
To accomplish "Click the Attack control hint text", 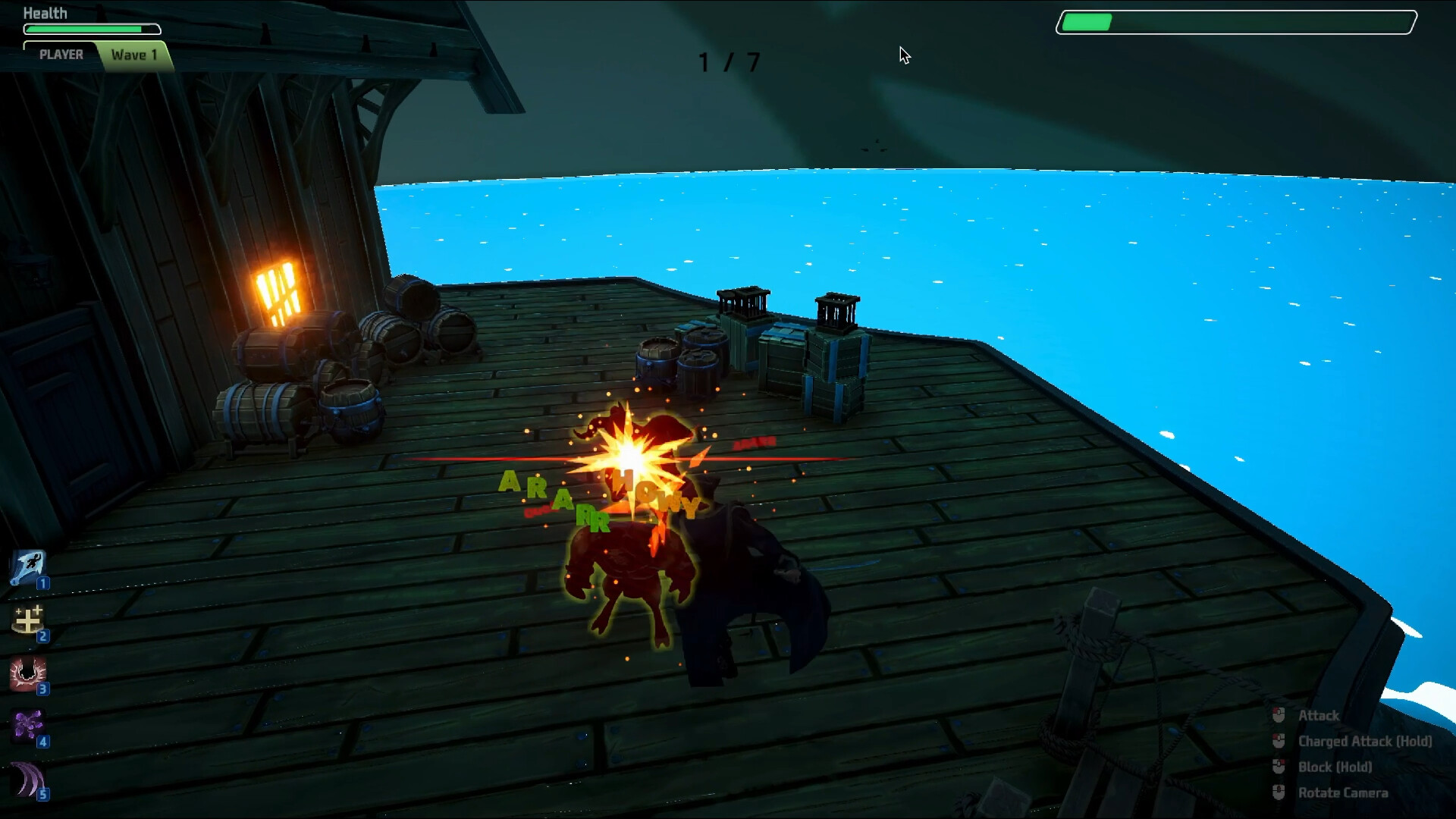I will 1318,715.
